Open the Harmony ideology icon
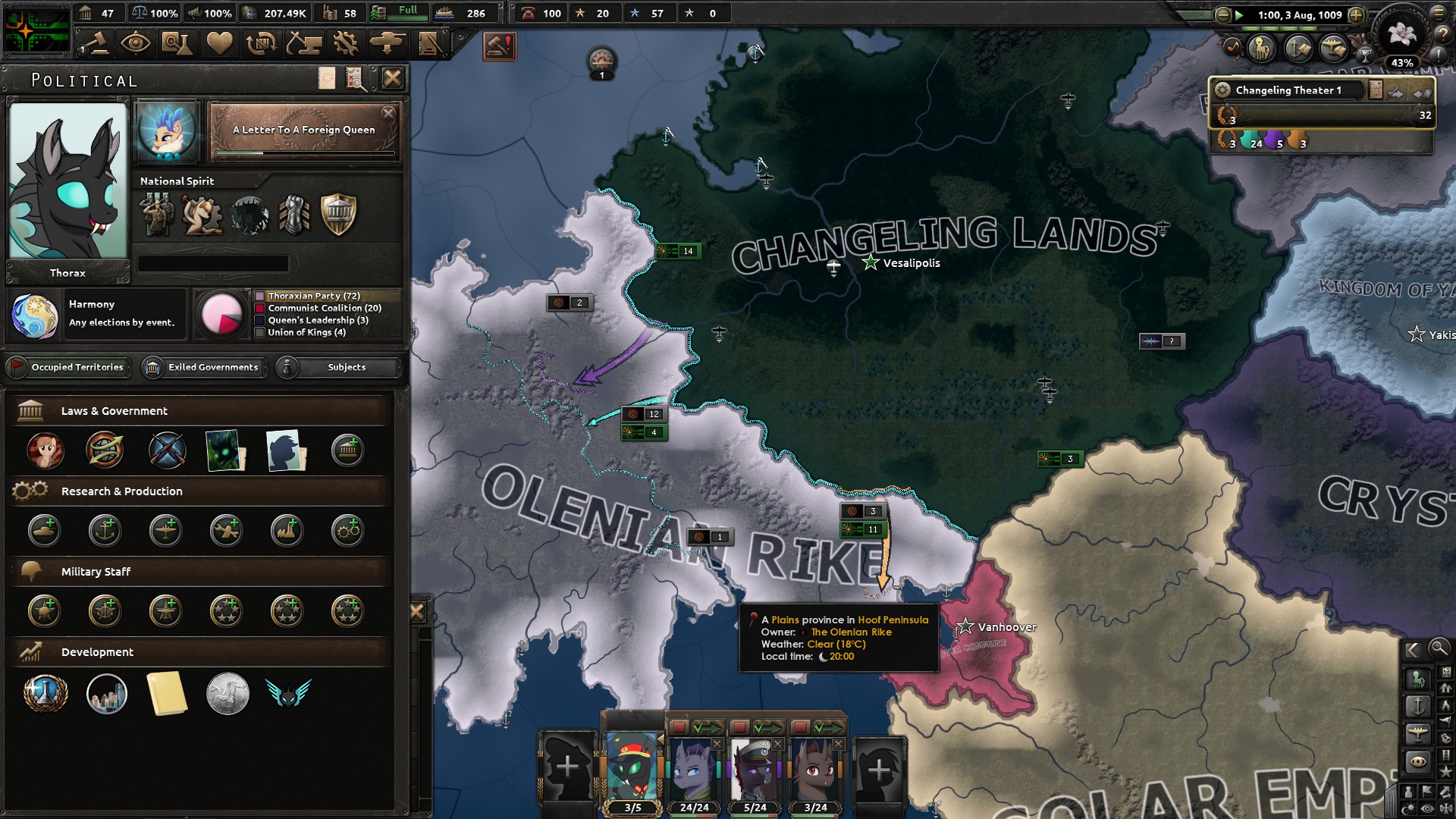Screen dimensions: 1456x819 coord(34,315)
